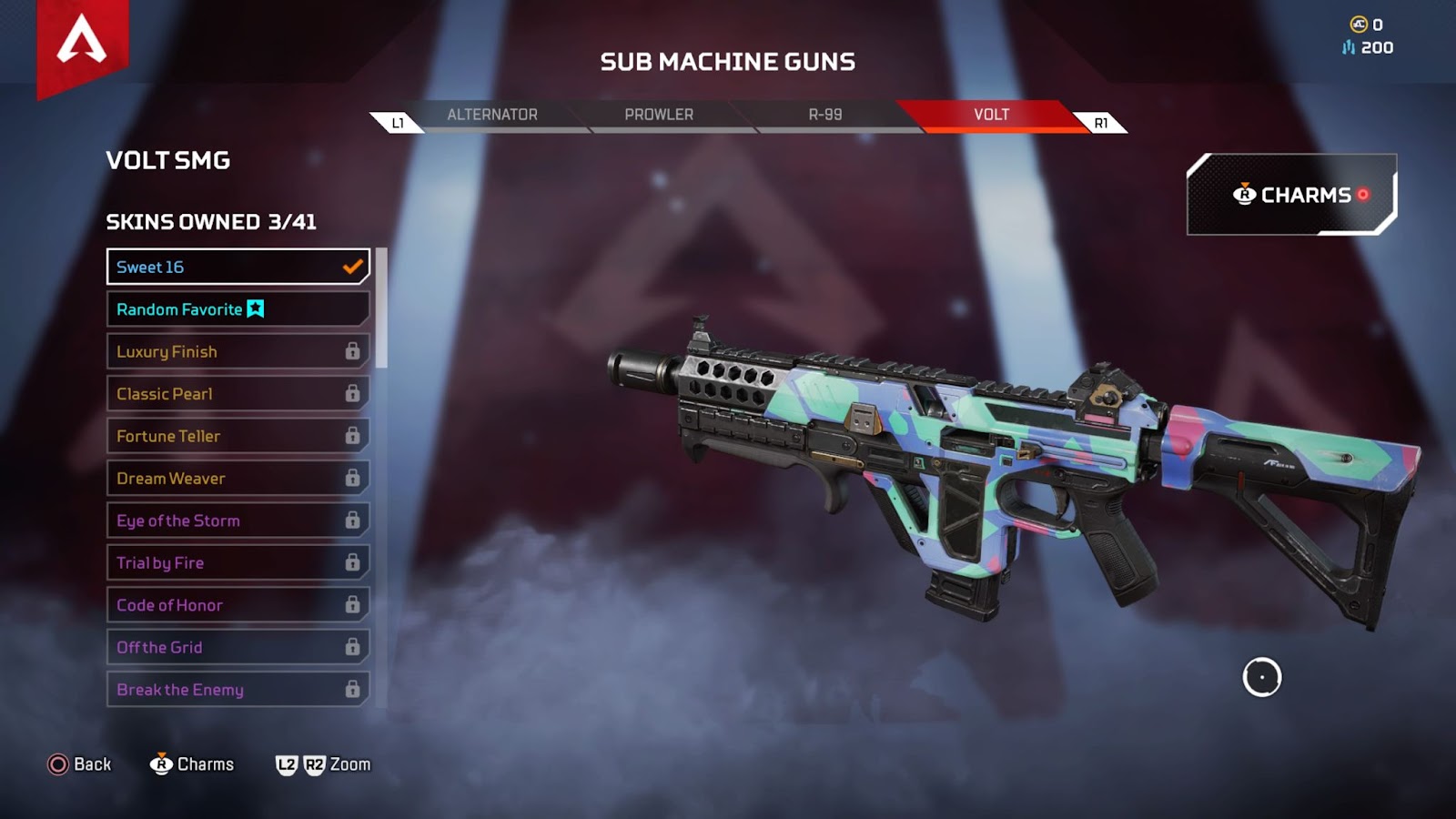Preview the Code of Honor skin
The width and height of the screenshot is (1456, 819).
(238, 605)
